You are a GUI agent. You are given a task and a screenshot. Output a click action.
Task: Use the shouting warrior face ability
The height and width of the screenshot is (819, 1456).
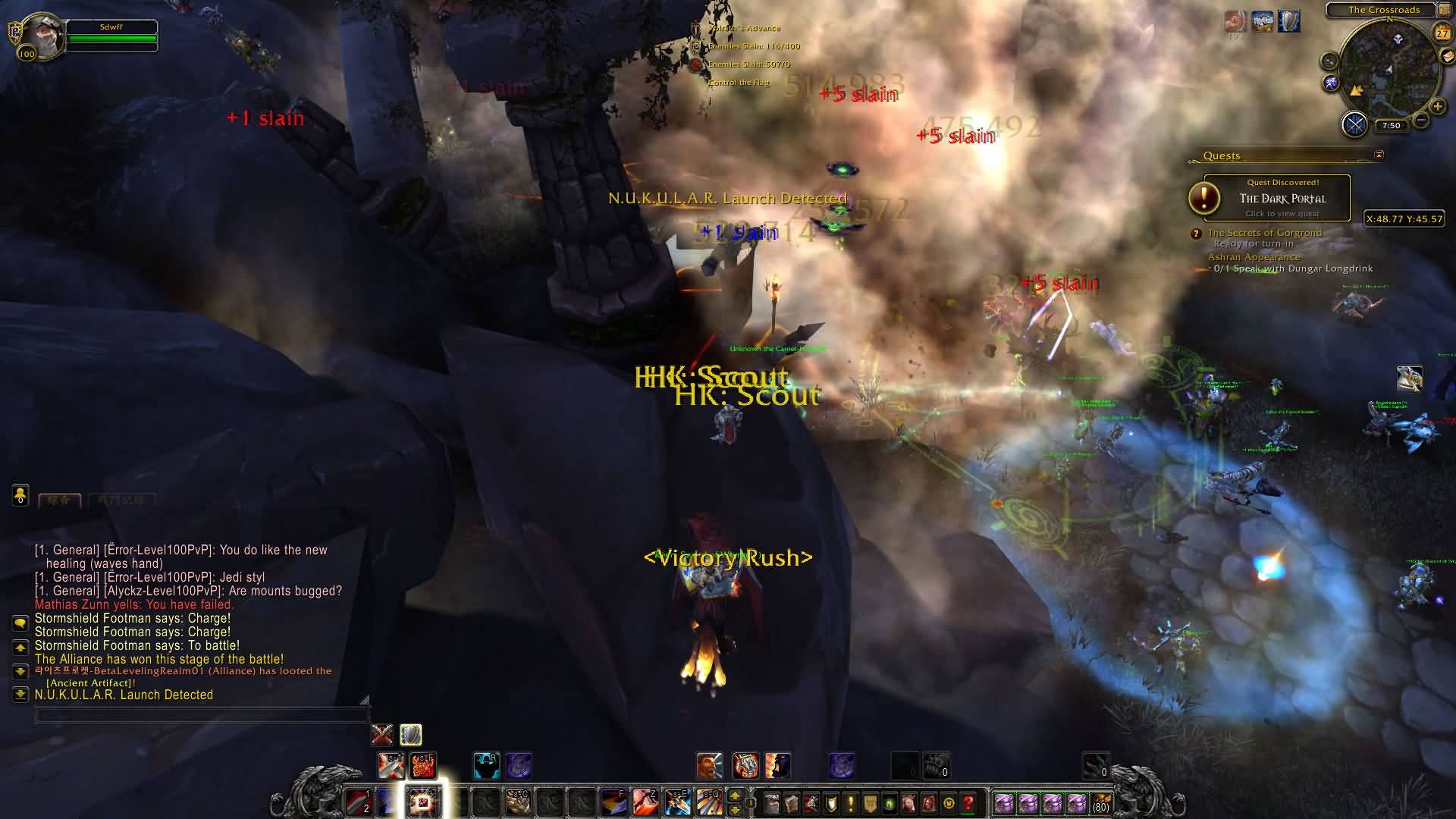tap(710, 765)
